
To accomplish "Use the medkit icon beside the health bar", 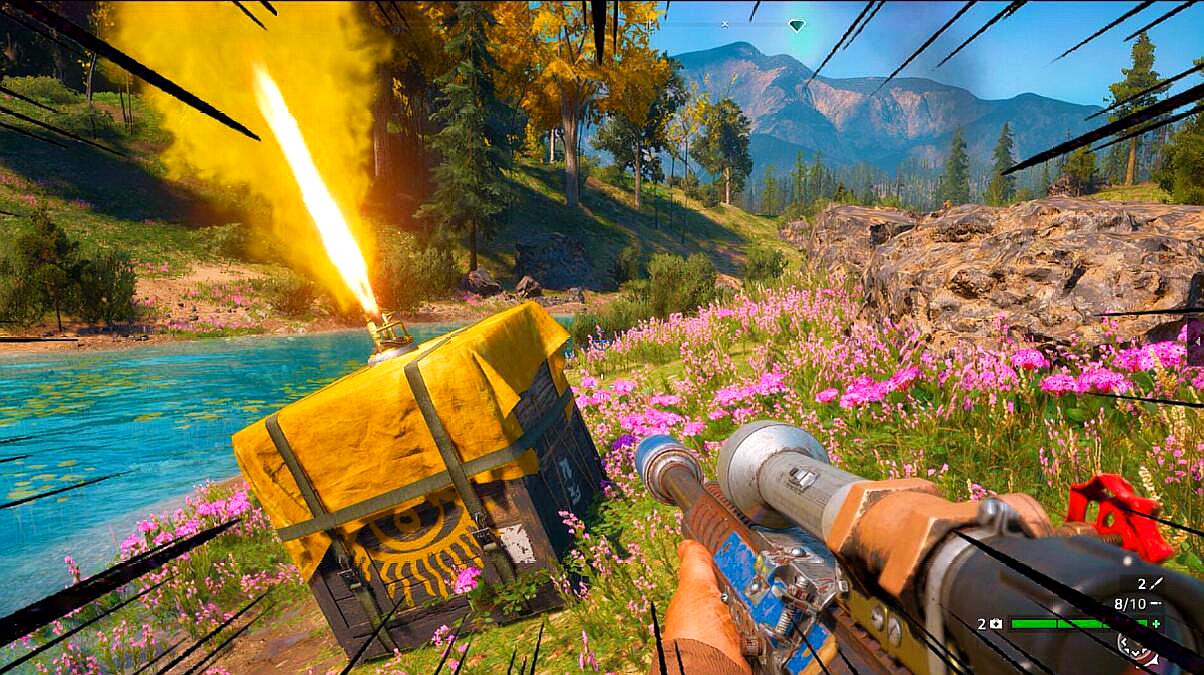I will (995, 623).
